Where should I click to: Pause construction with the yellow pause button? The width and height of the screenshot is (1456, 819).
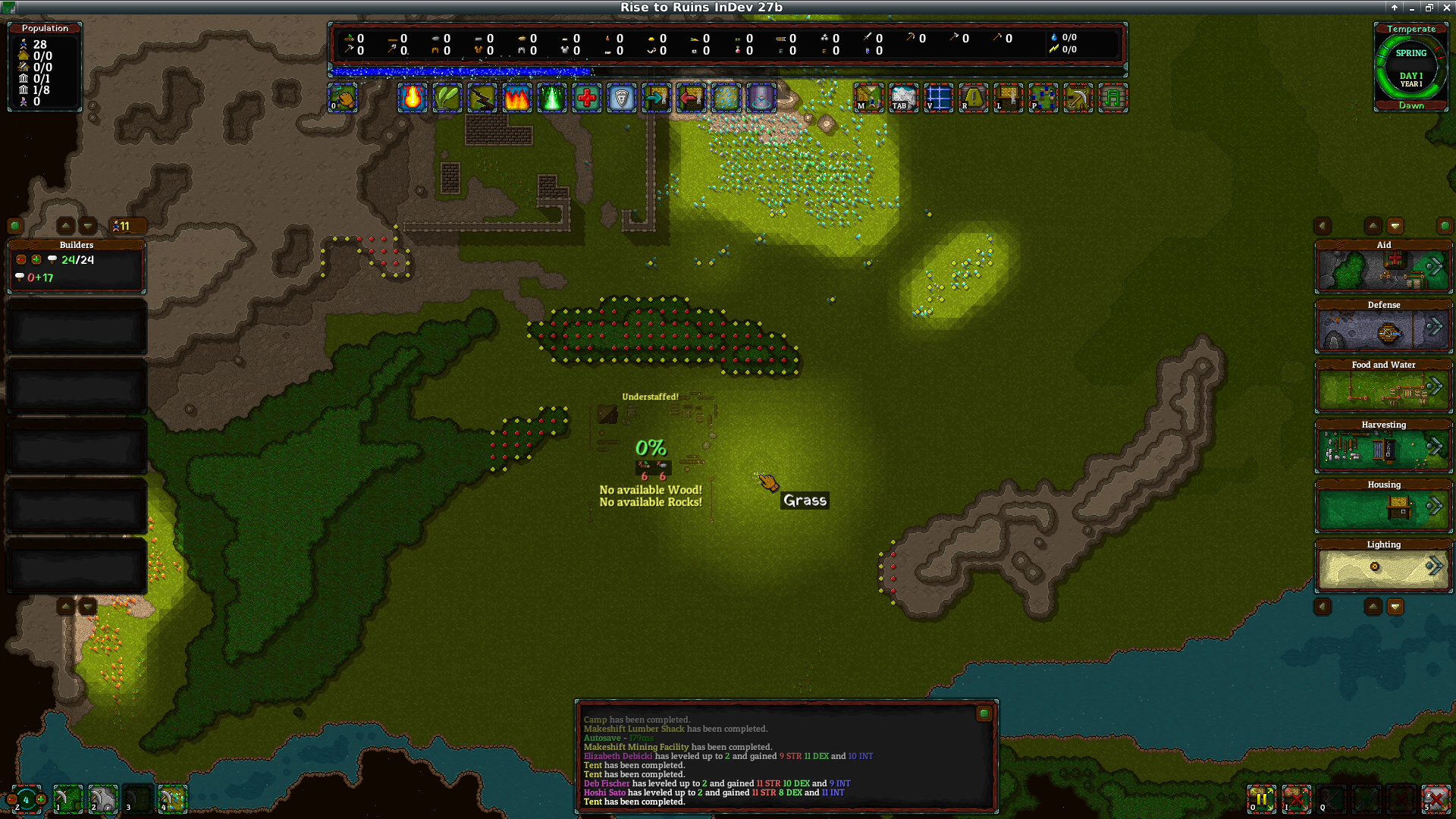pyautogui.click(x=1262, y=799)
